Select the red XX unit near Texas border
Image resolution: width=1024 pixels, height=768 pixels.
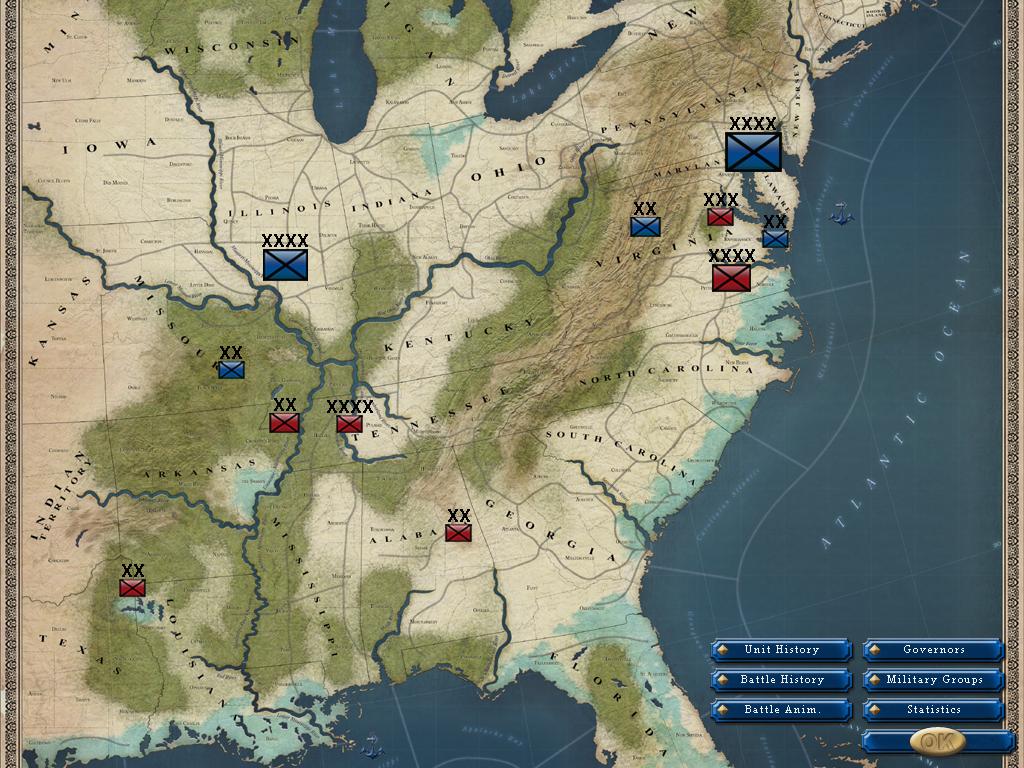[132, 587]
